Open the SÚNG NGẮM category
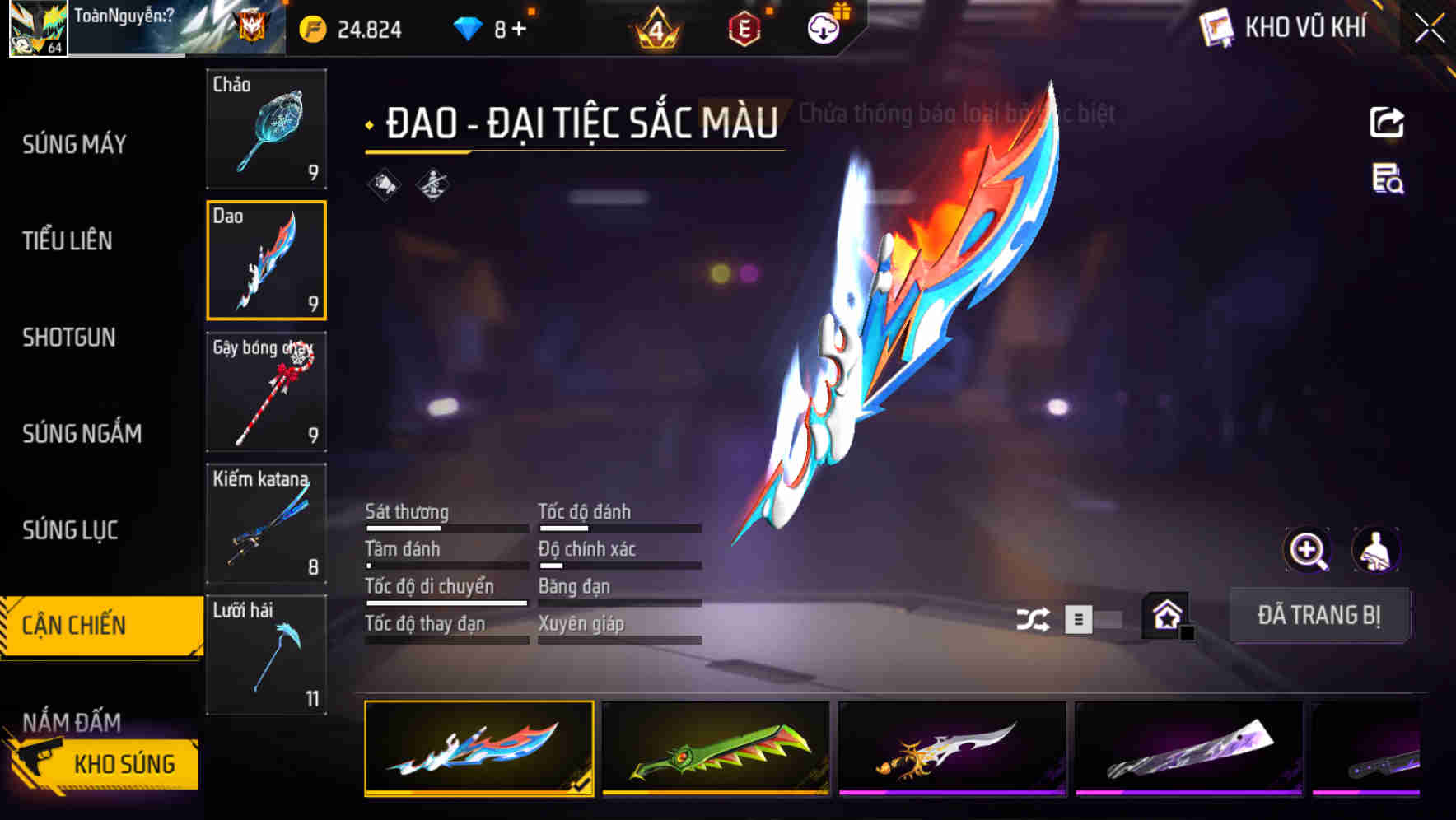 [82, 434]
